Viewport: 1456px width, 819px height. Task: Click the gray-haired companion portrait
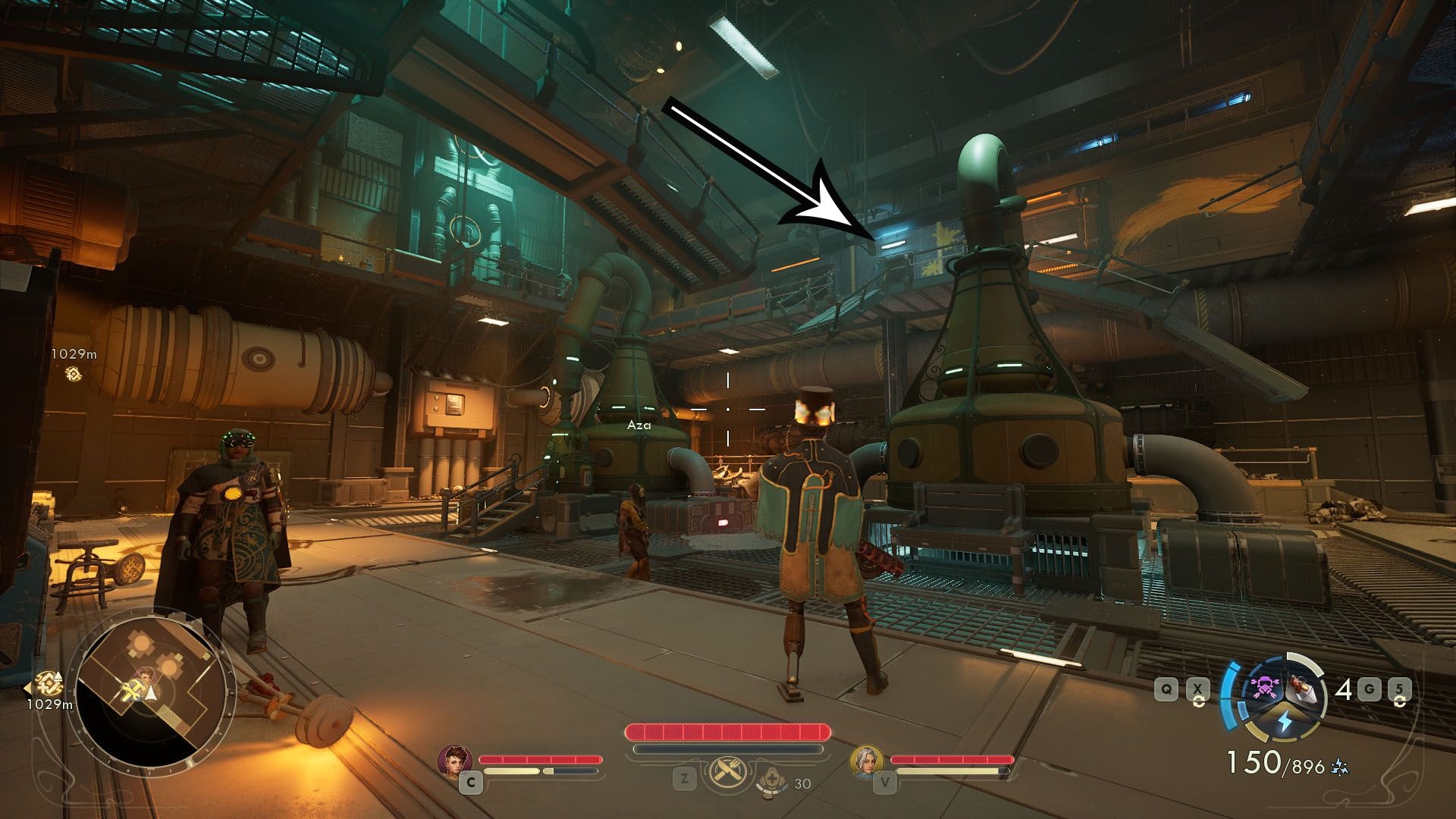pos(866,761)
